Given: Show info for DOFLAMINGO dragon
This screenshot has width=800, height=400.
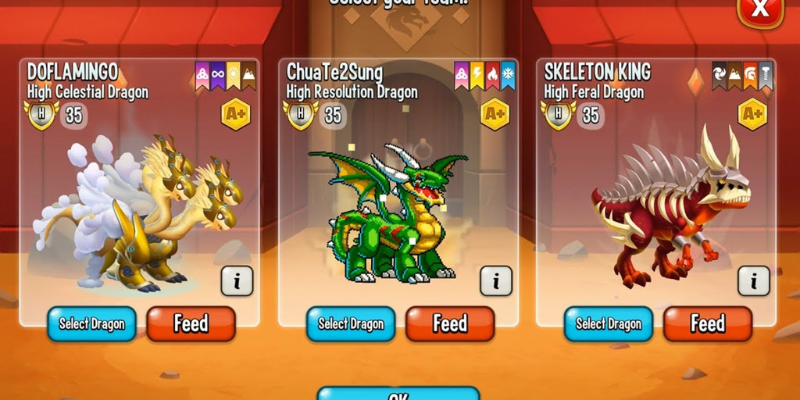Looking at the screenshot, I should (x=237, y=281).
